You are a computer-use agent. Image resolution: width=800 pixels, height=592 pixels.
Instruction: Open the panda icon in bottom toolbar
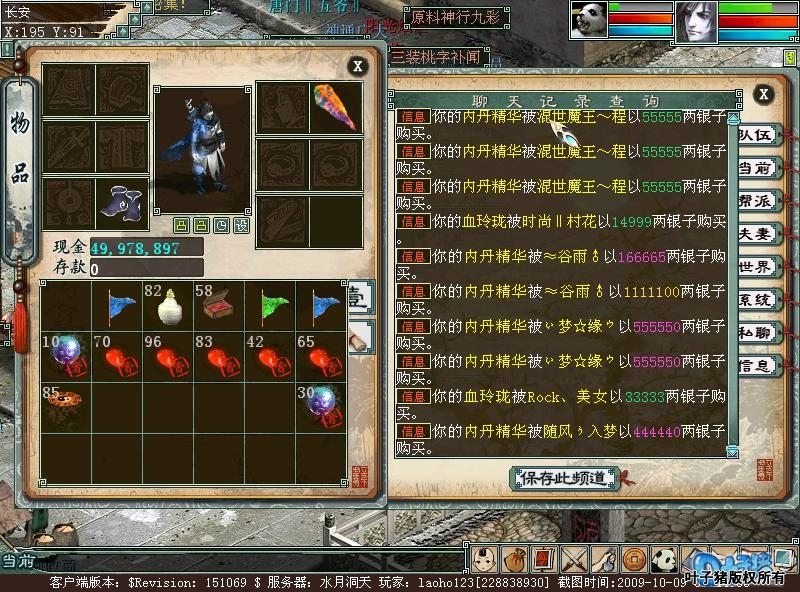tap(663, 560)
